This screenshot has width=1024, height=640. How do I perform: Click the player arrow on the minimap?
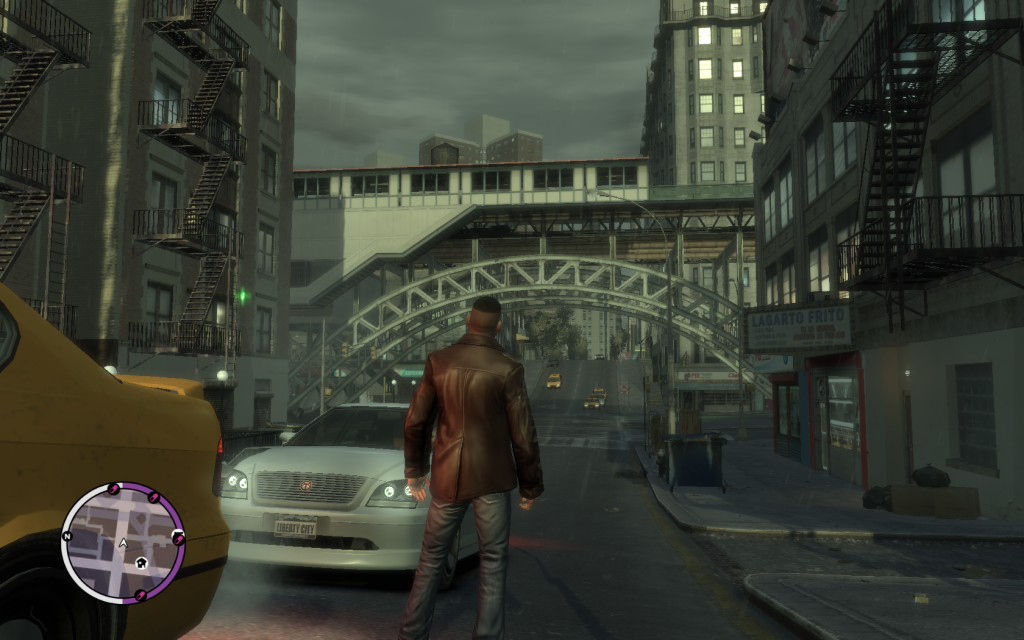point(123,543)
